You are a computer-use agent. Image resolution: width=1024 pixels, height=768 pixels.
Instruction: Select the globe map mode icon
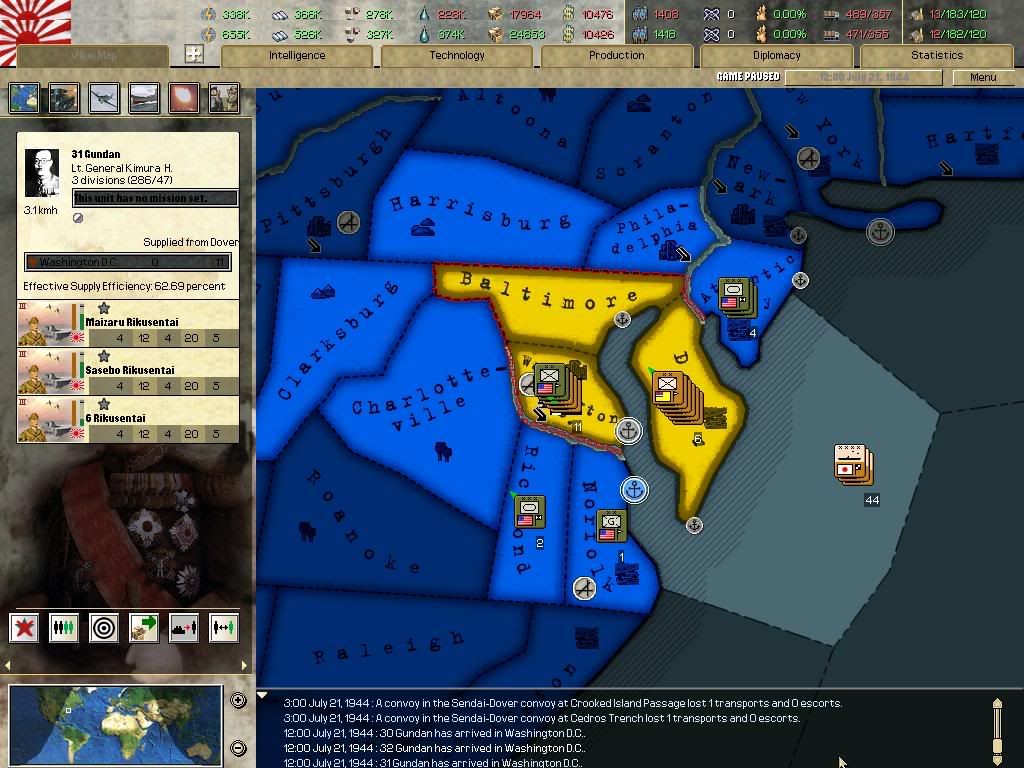click(25, 98)
